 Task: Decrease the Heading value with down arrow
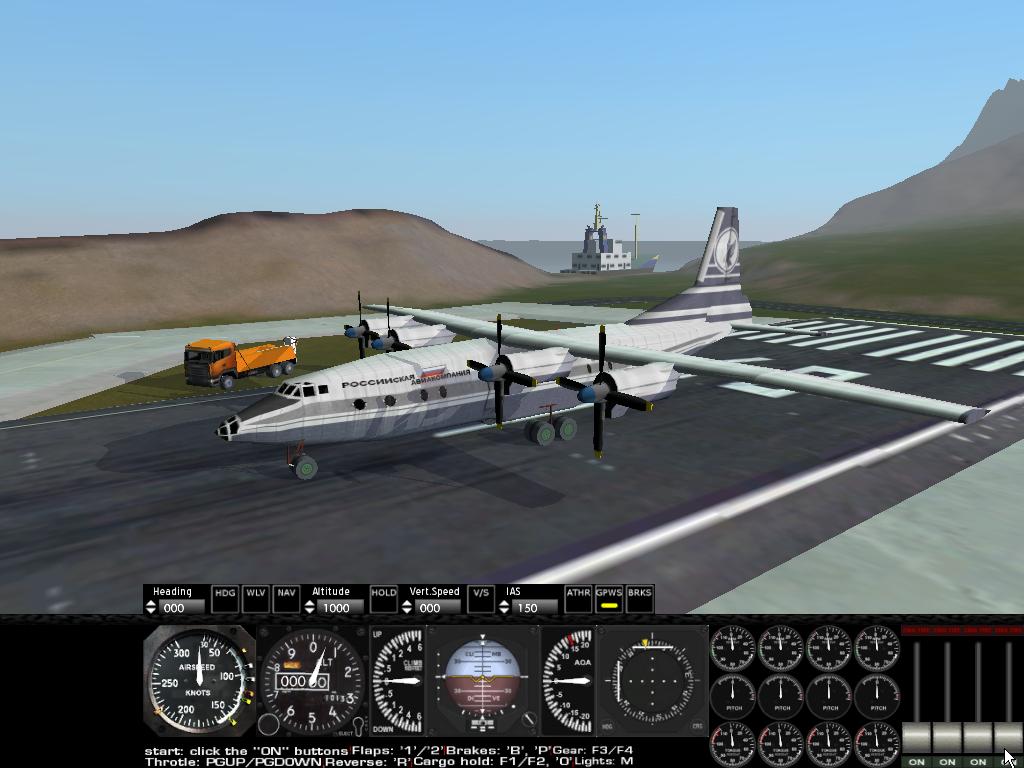click(152, 611)
